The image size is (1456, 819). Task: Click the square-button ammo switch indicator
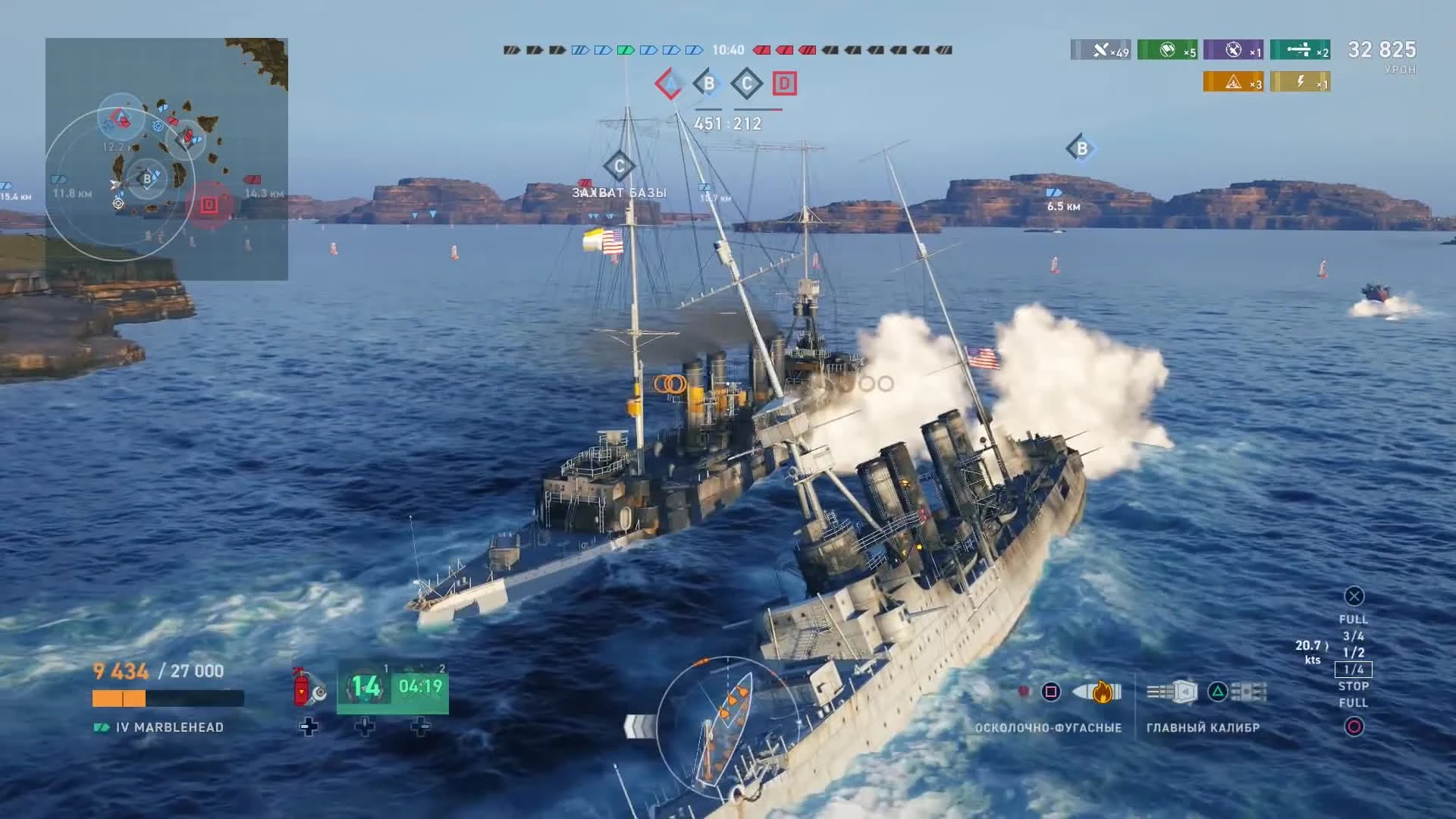(1052, 691)
